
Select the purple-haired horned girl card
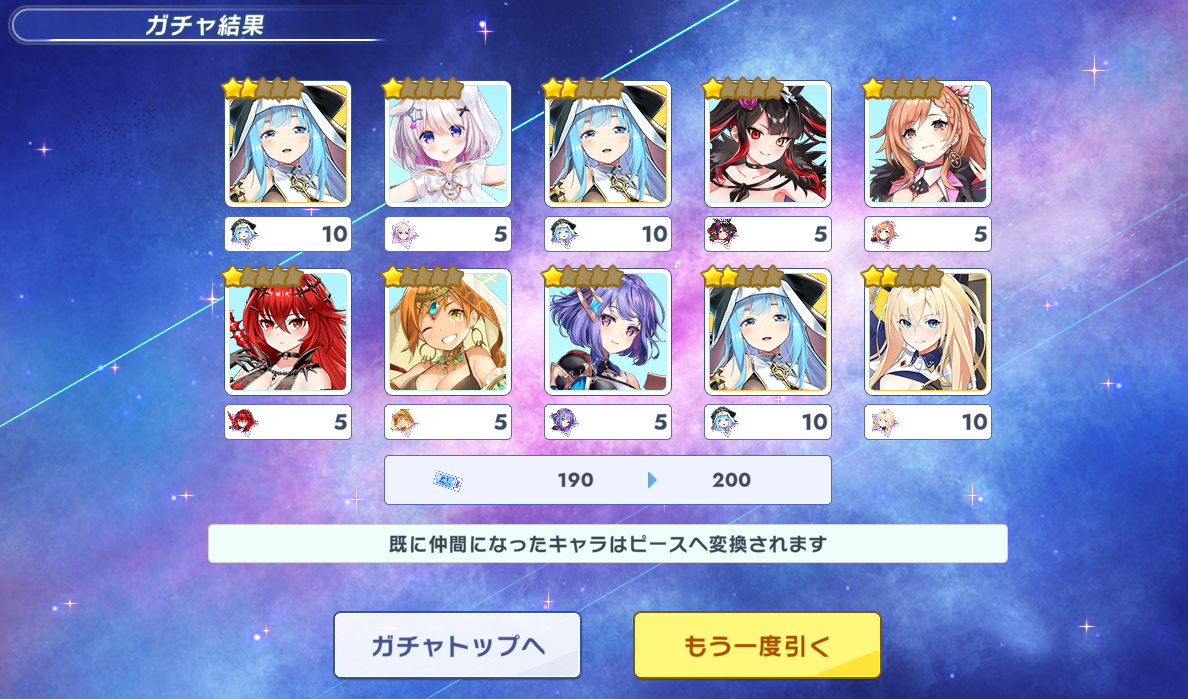point(608,332)
